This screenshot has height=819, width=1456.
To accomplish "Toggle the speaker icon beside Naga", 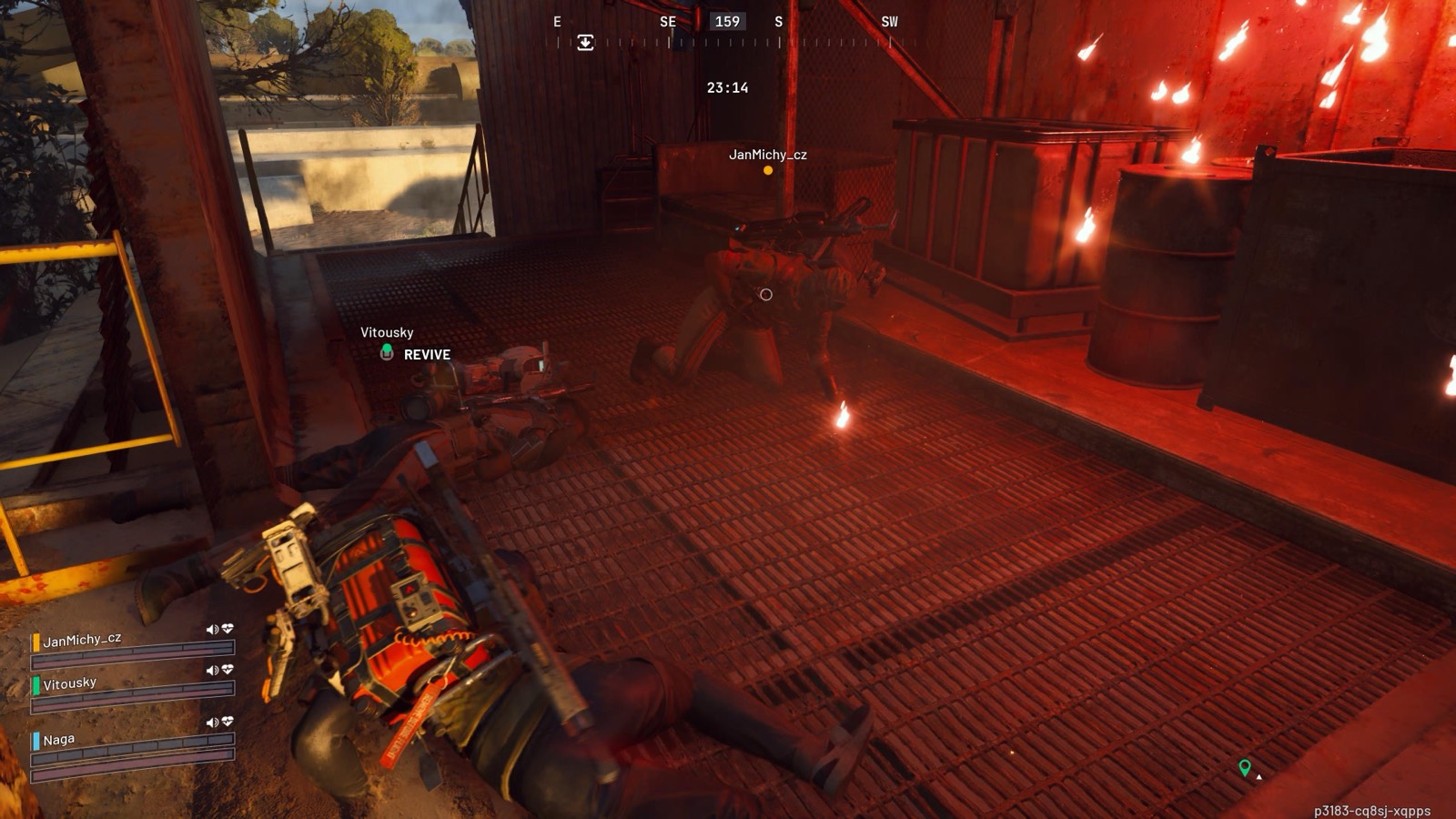I will point(212,723).
